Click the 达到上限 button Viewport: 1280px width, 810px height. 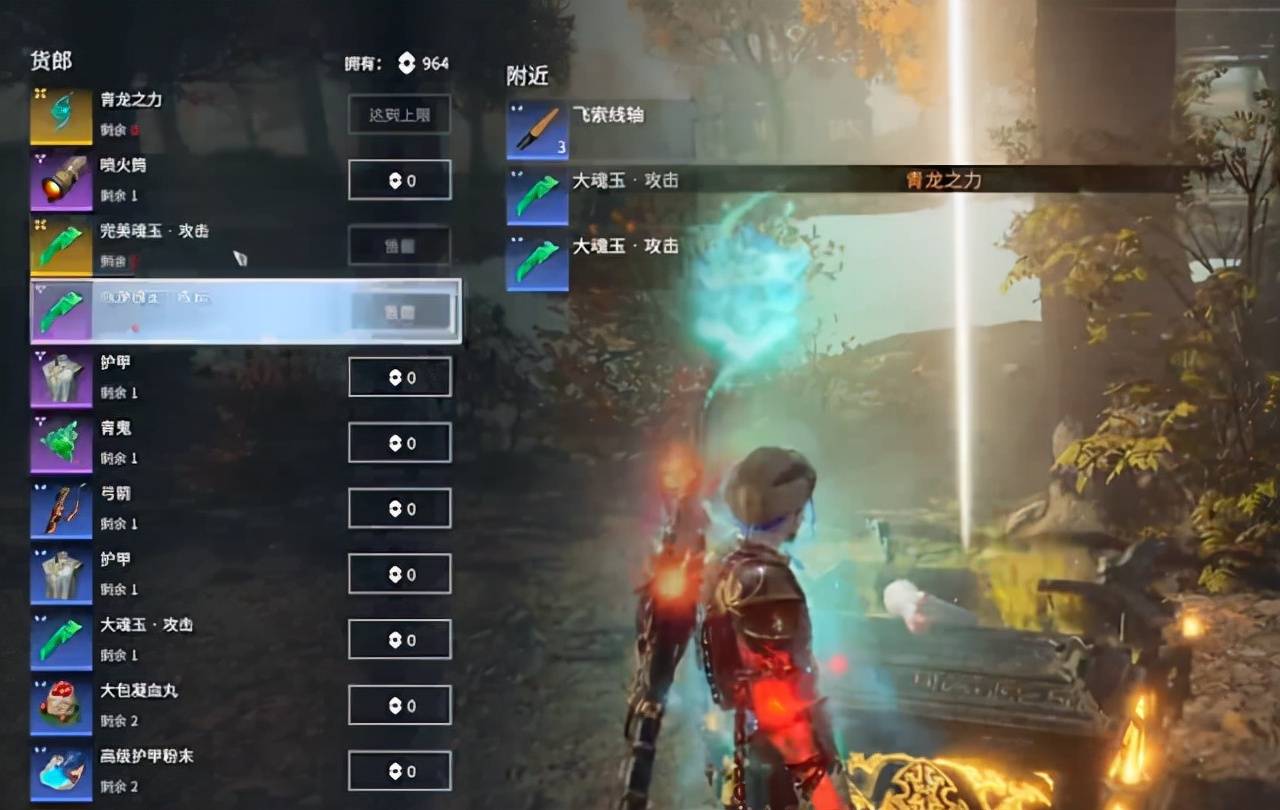click(399, 115)
